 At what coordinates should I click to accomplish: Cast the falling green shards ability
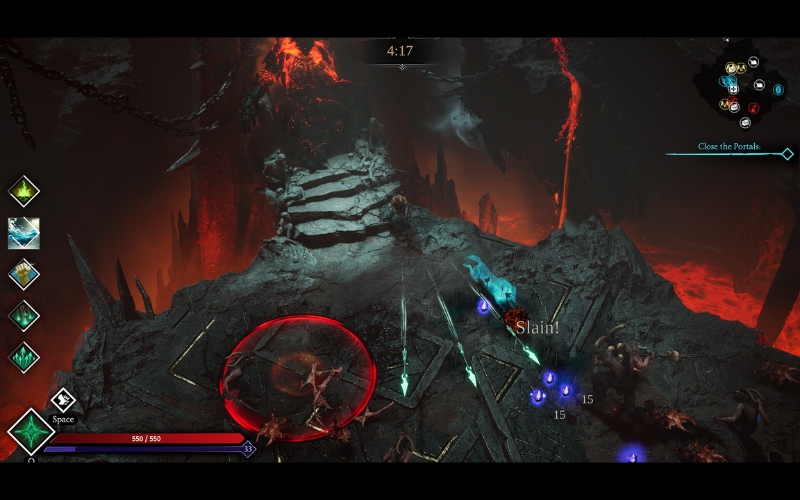(24, 315)
